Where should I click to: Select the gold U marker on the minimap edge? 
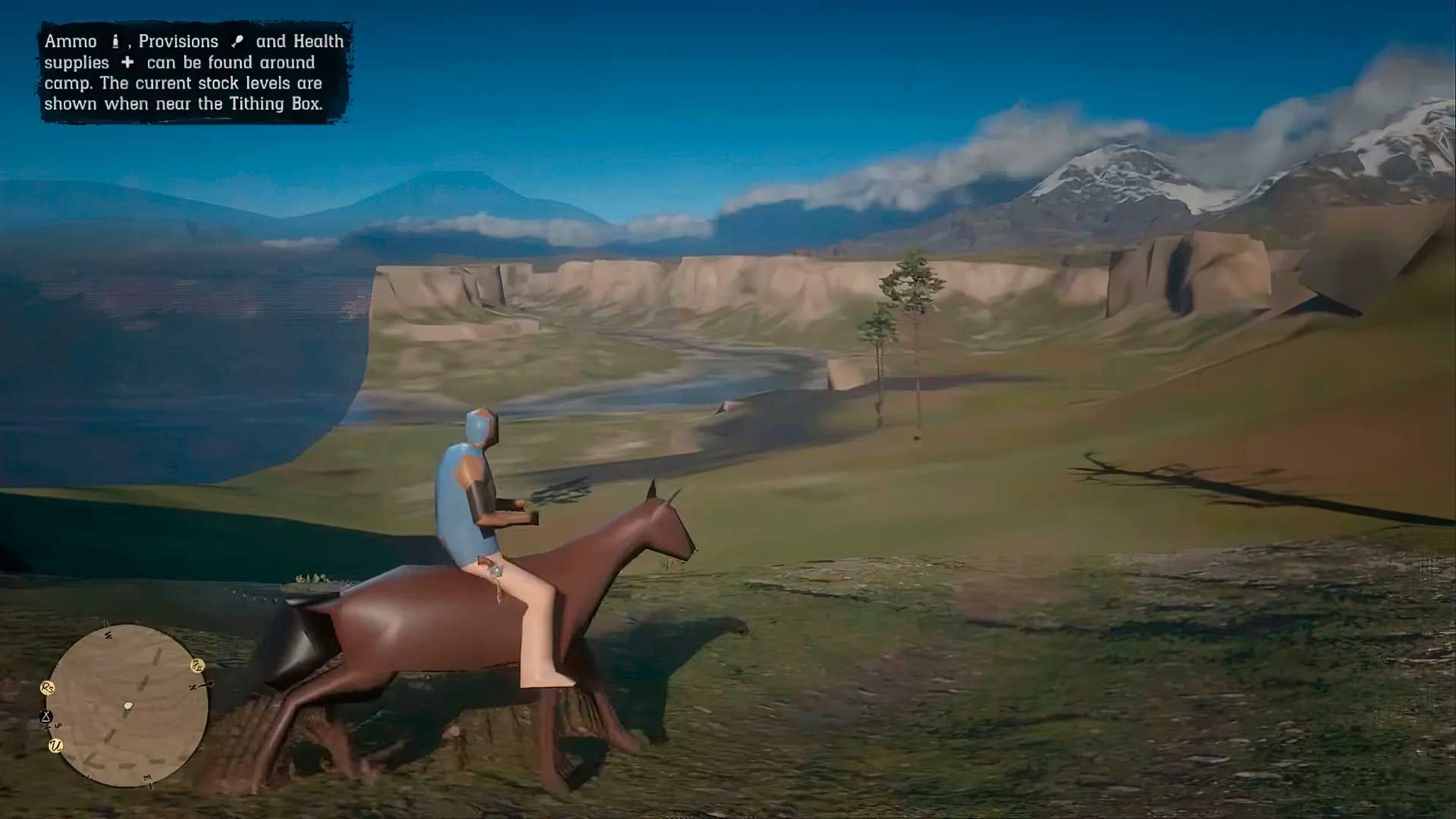click(x=56, y=746)
